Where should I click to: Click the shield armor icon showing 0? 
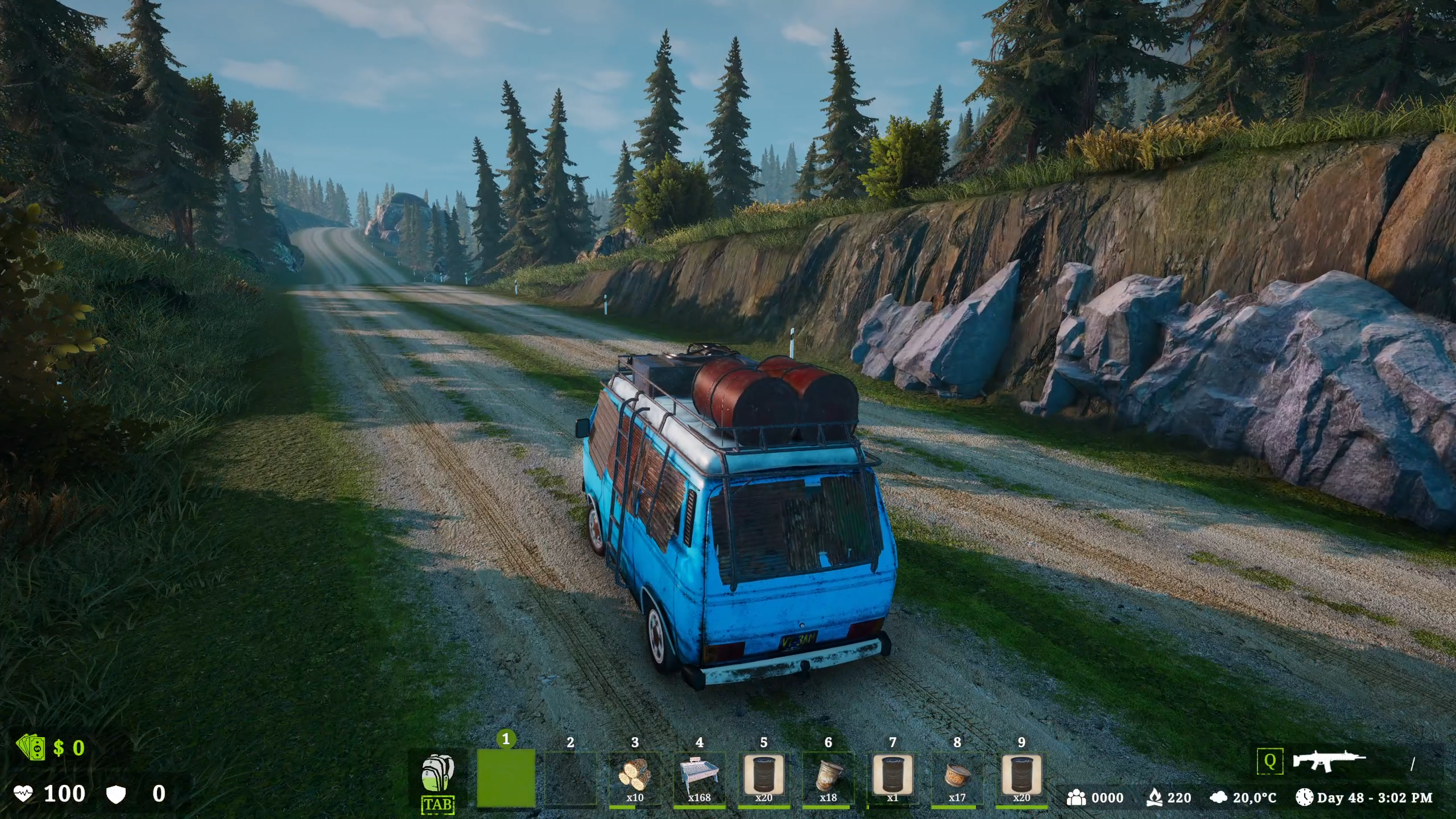coord(117,794)
